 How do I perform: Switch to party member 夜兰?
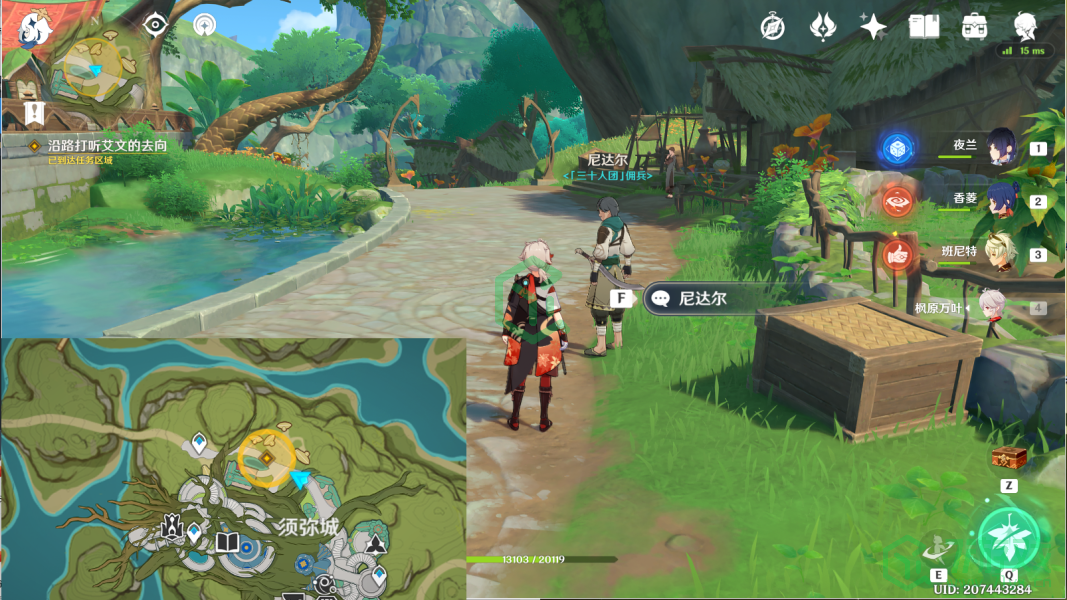tap(1001, 147)
